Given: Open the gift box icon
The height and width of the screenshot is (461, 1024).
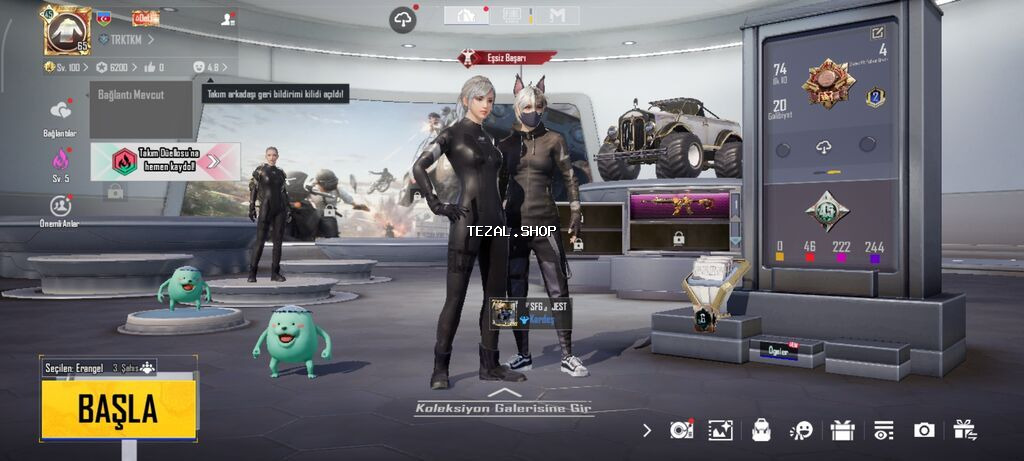Looking at the screenshot, I should coord(842,430).
